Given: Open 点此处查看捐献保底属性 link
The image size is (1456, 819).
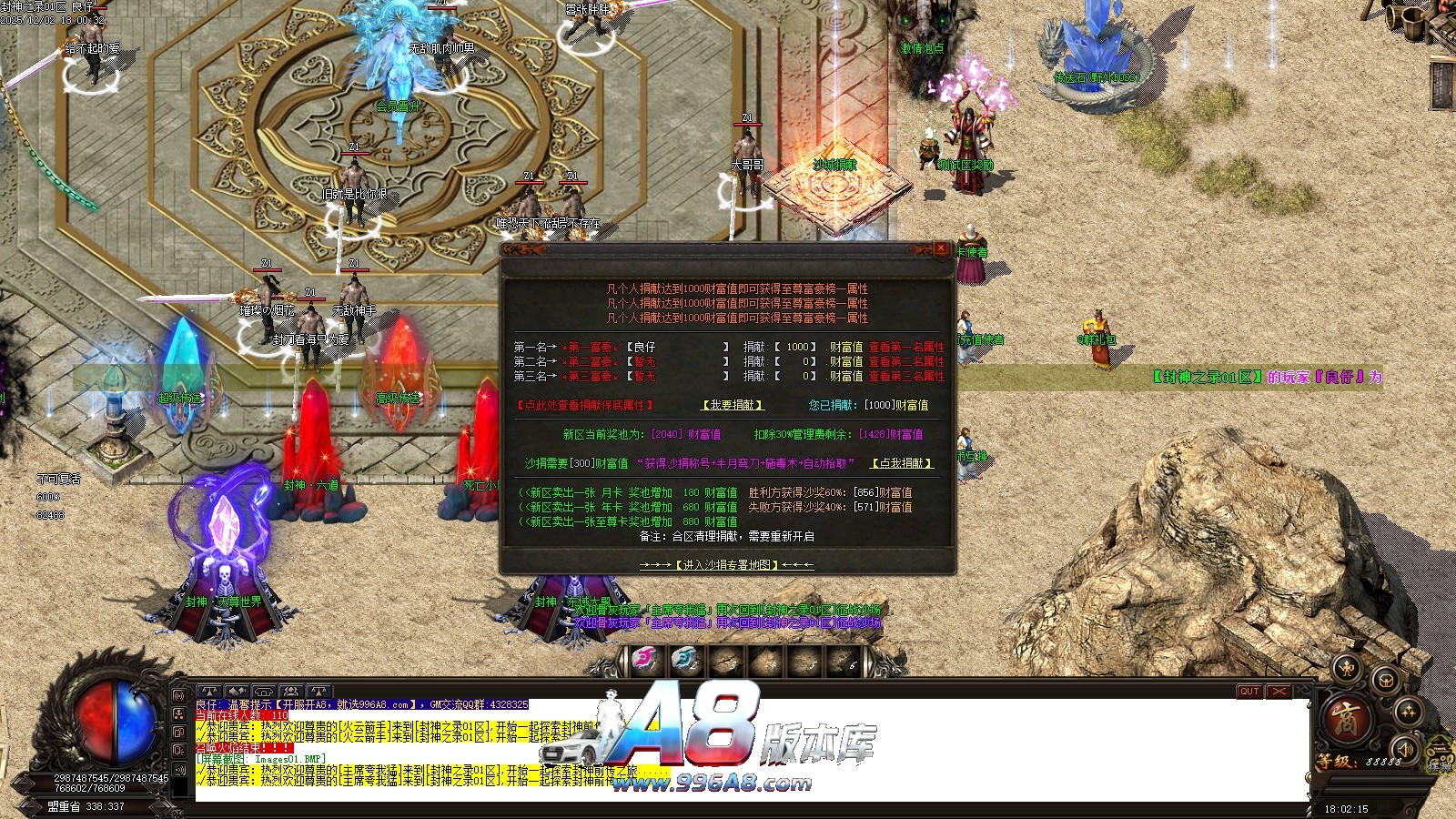Looking at the screenshot, I should point(585,405).
